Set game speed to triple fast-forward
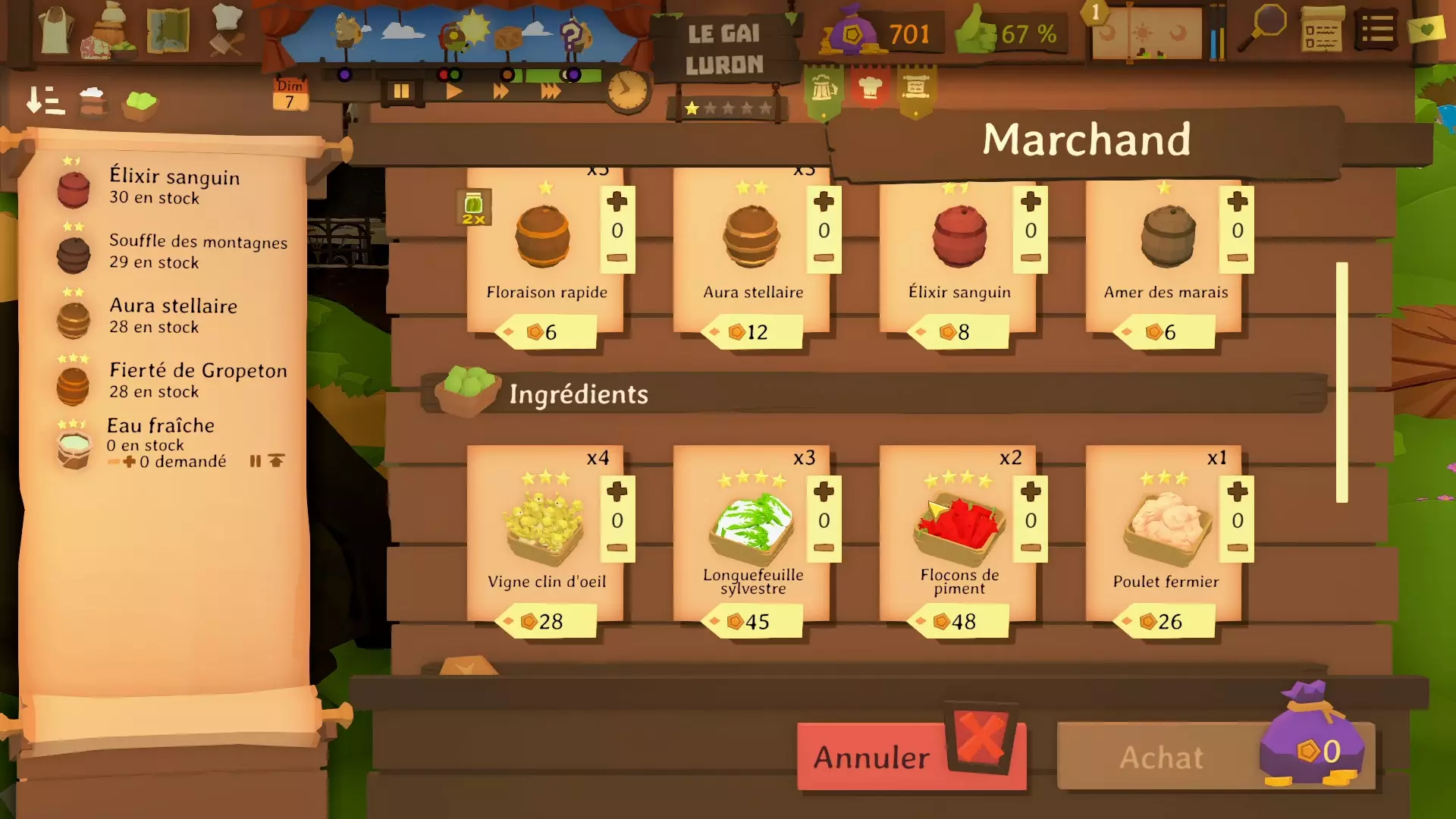 point(551,92)
